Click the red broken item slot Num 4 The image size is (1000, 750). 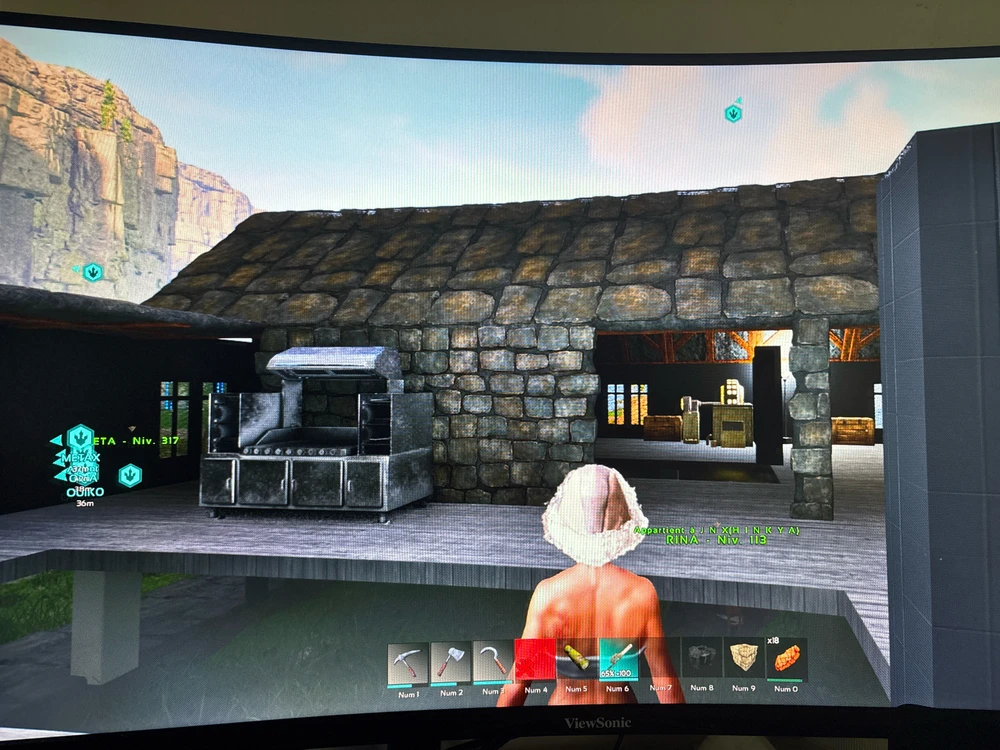pyautogui.click(x=535, y=661)
